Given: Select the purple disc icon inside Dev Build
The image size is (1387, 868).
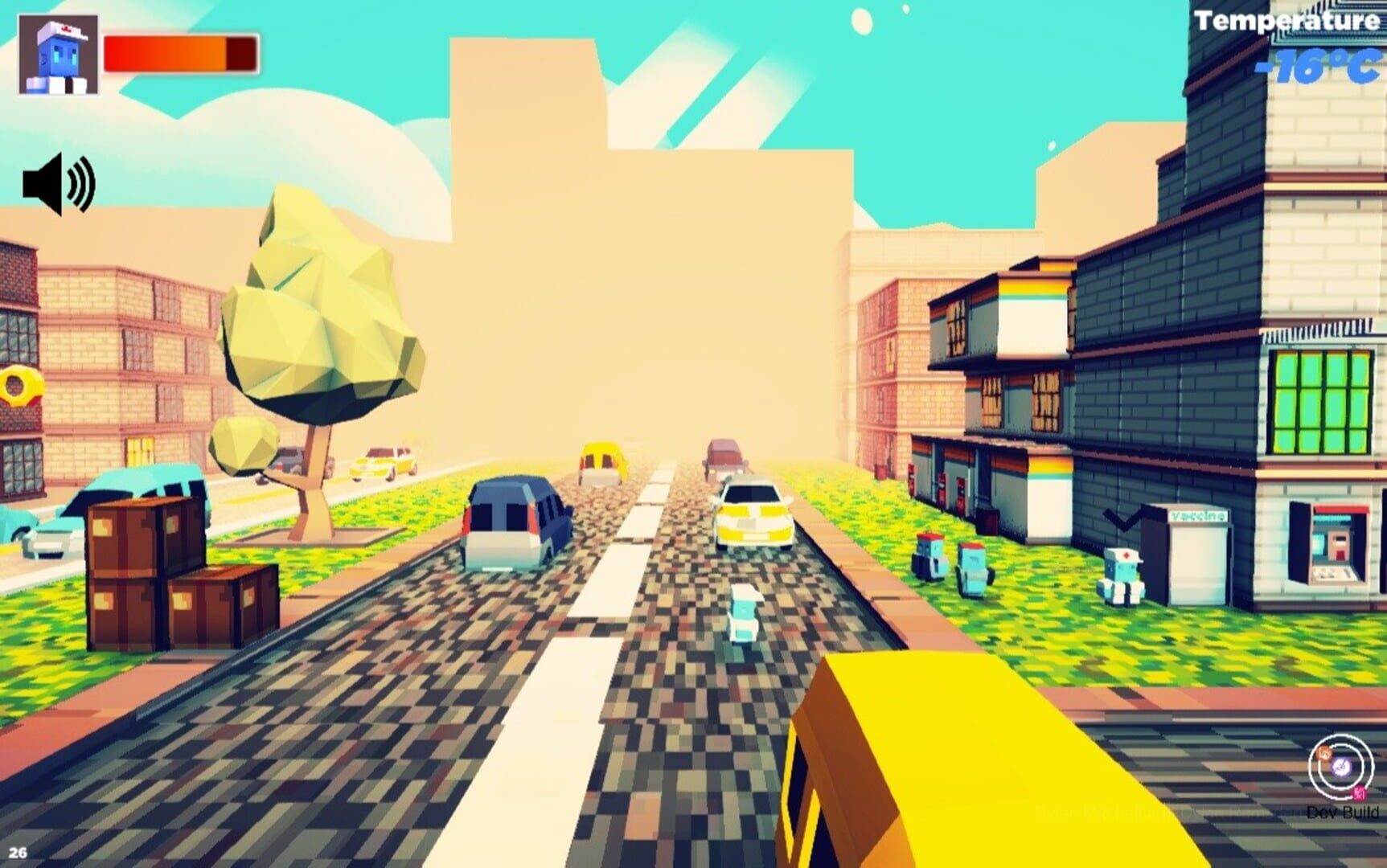Looking at the screenshot, I should coord(1341,766).
